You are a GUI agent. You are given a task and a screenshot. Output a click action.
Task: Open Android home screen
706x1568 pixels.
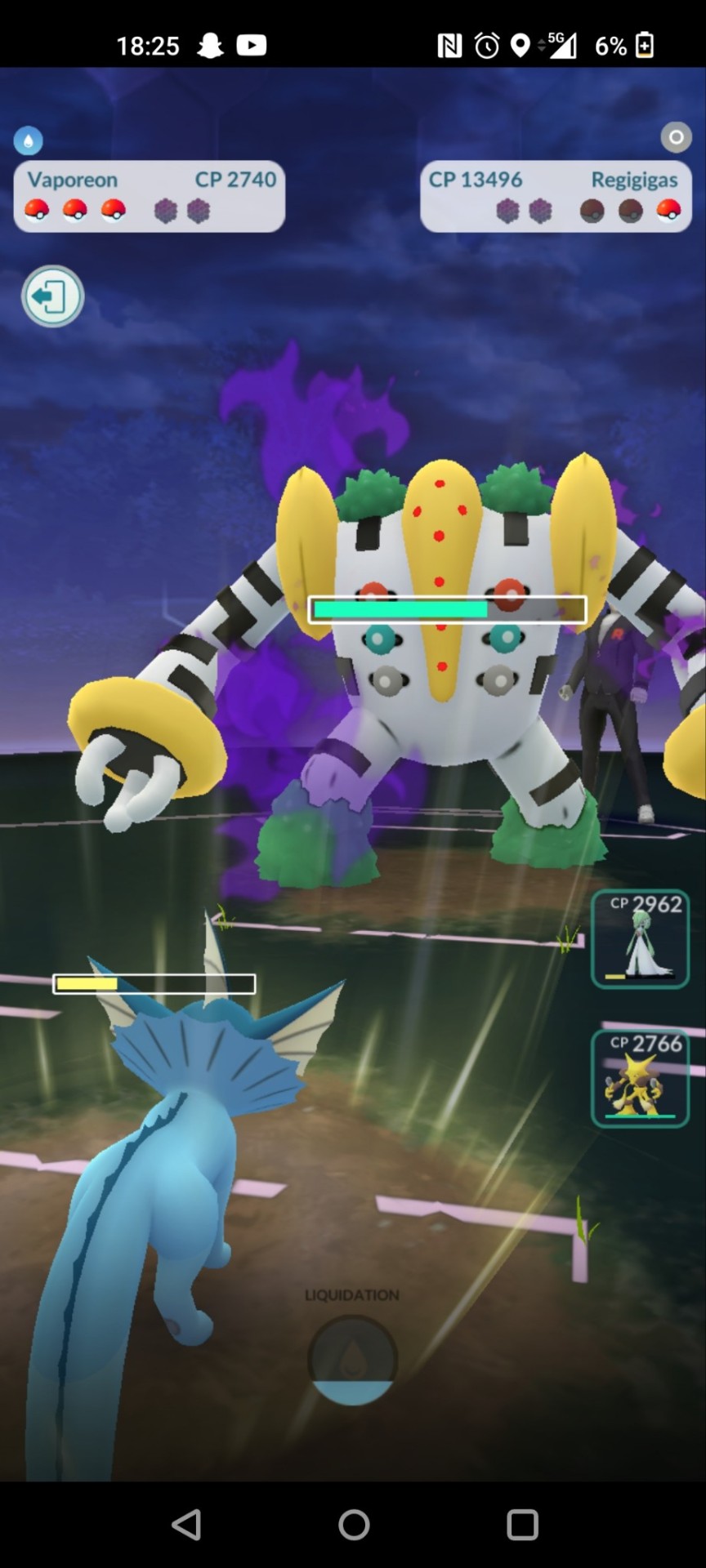pyautogui.click(x=354, y=1524)
